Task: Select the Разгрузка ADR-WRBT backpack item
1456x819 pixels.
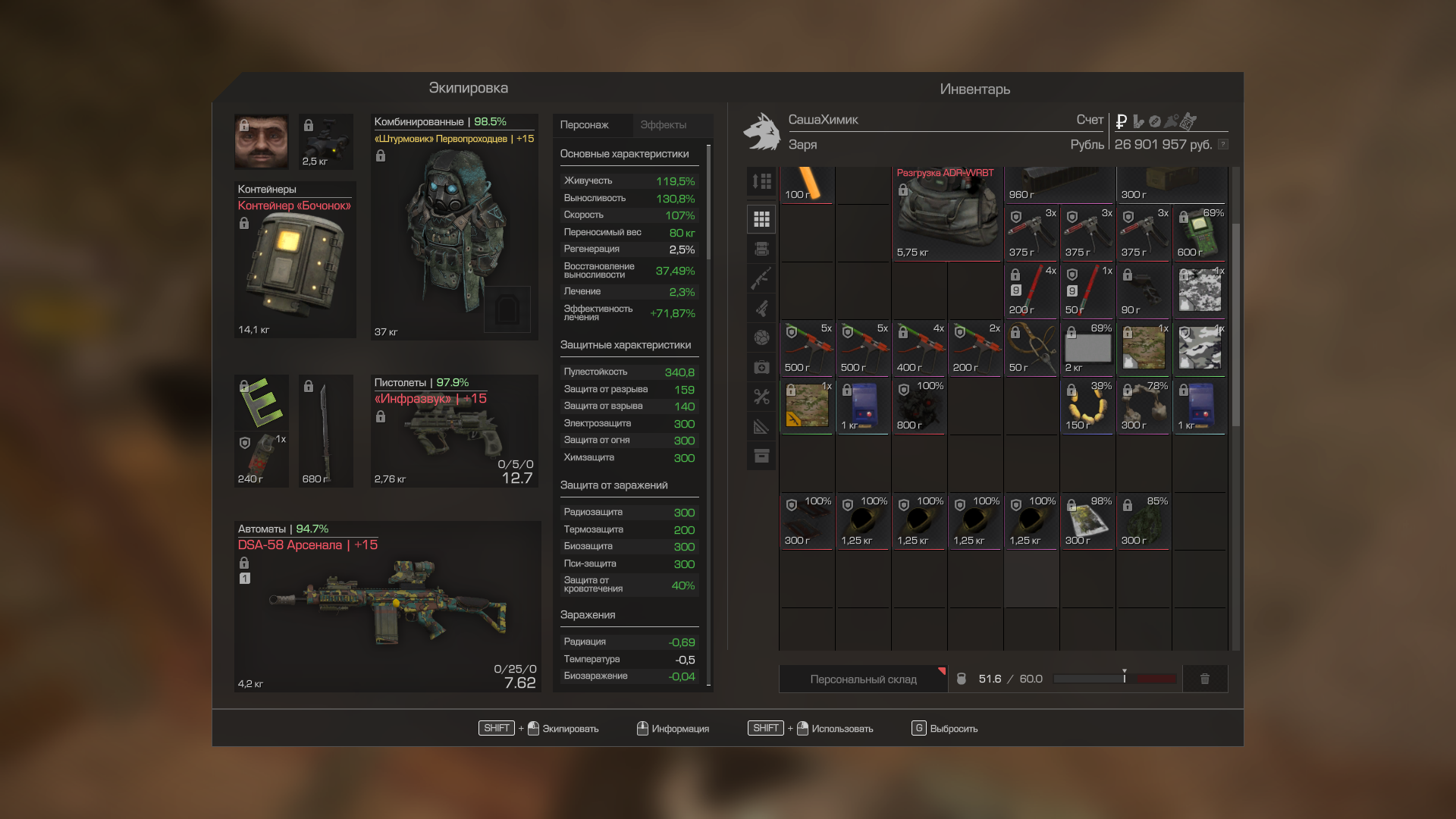Action: [946, 215]
